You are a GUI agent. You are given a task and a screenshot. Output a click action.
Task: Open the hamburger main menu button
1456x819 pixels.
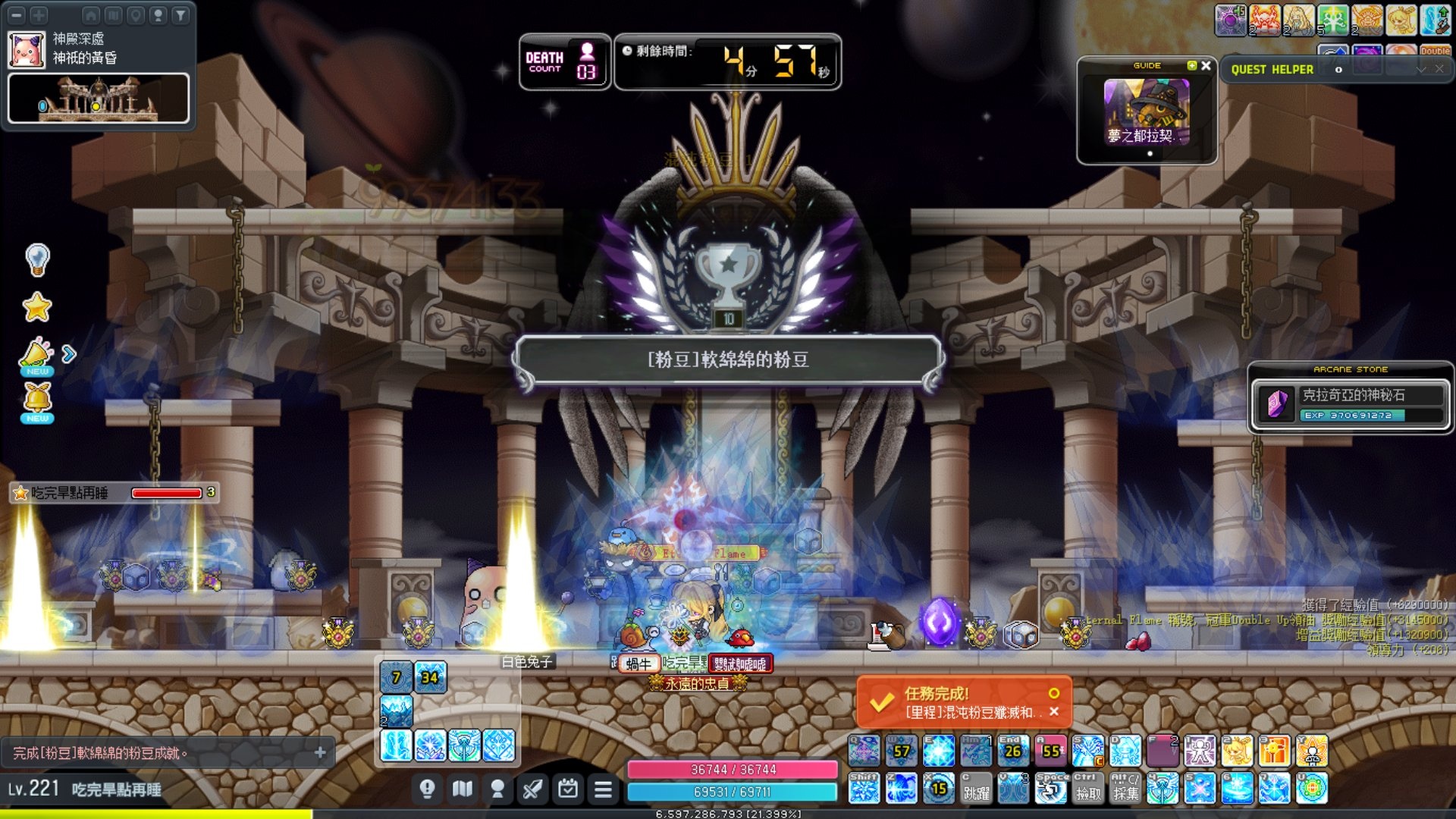(603, 790)
